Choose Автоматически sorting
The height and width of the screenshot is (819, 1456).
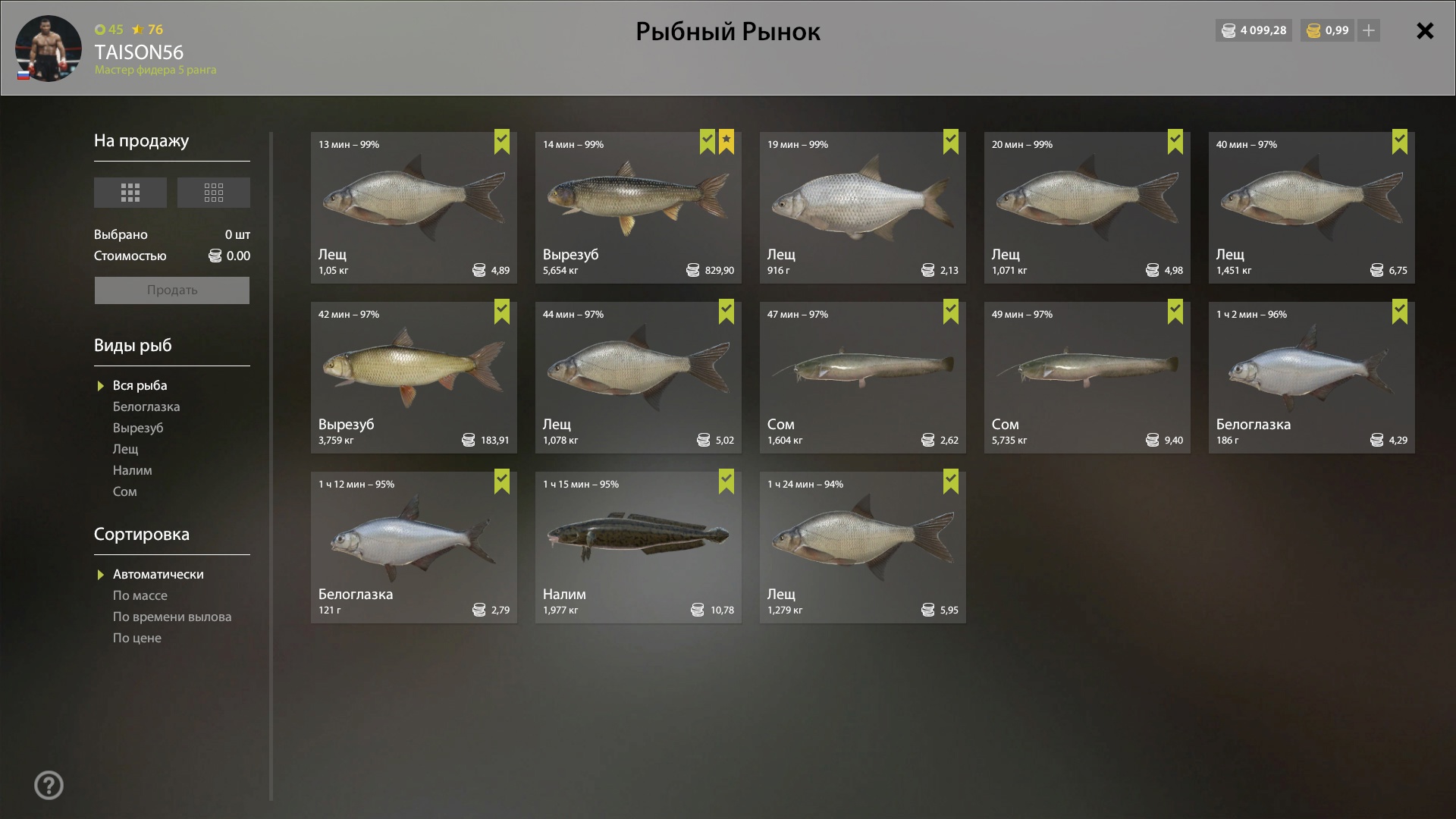[158, 575]
